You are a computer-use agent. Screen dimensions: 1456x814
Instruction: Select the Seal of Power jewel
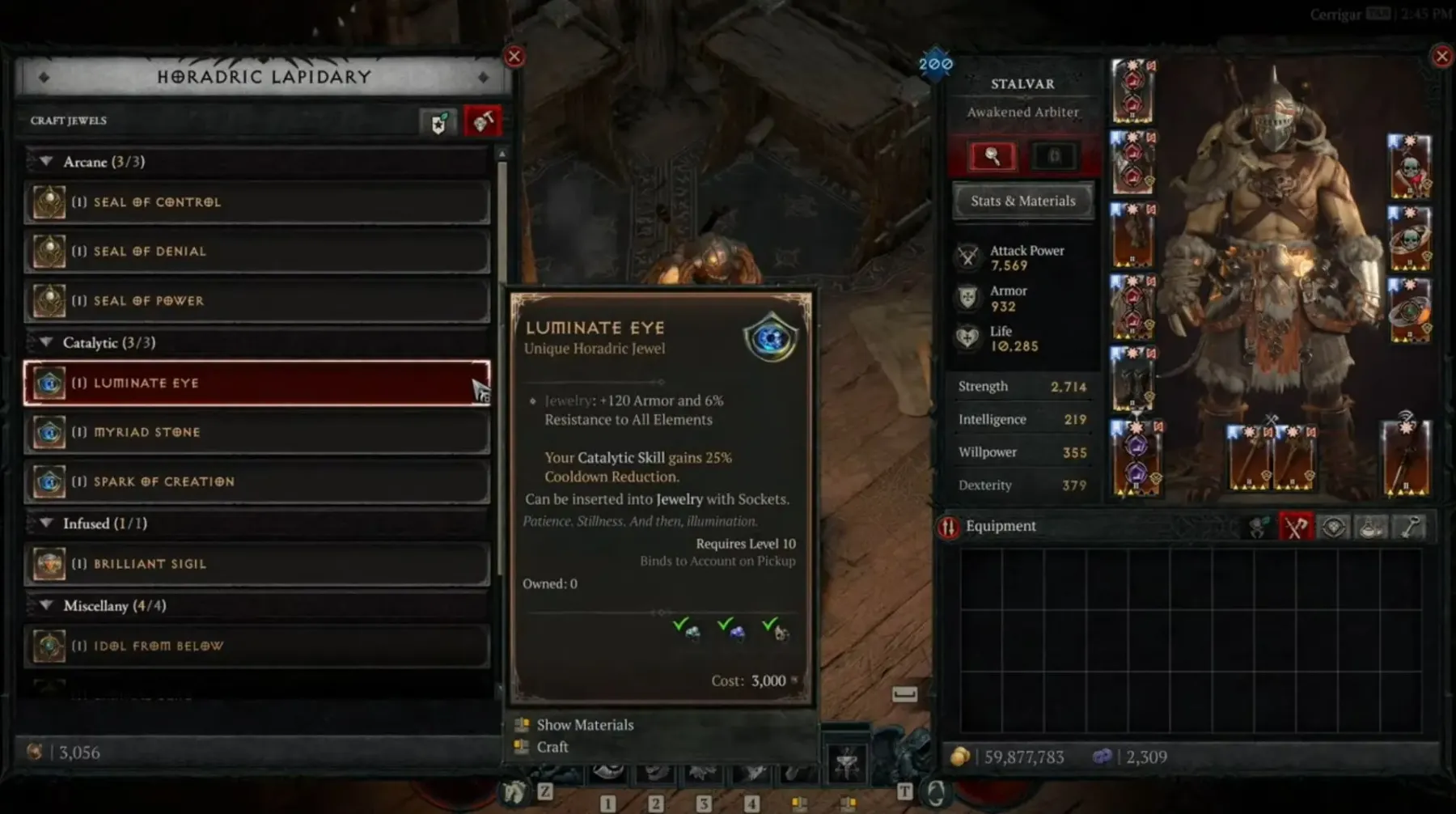(257, 301)
